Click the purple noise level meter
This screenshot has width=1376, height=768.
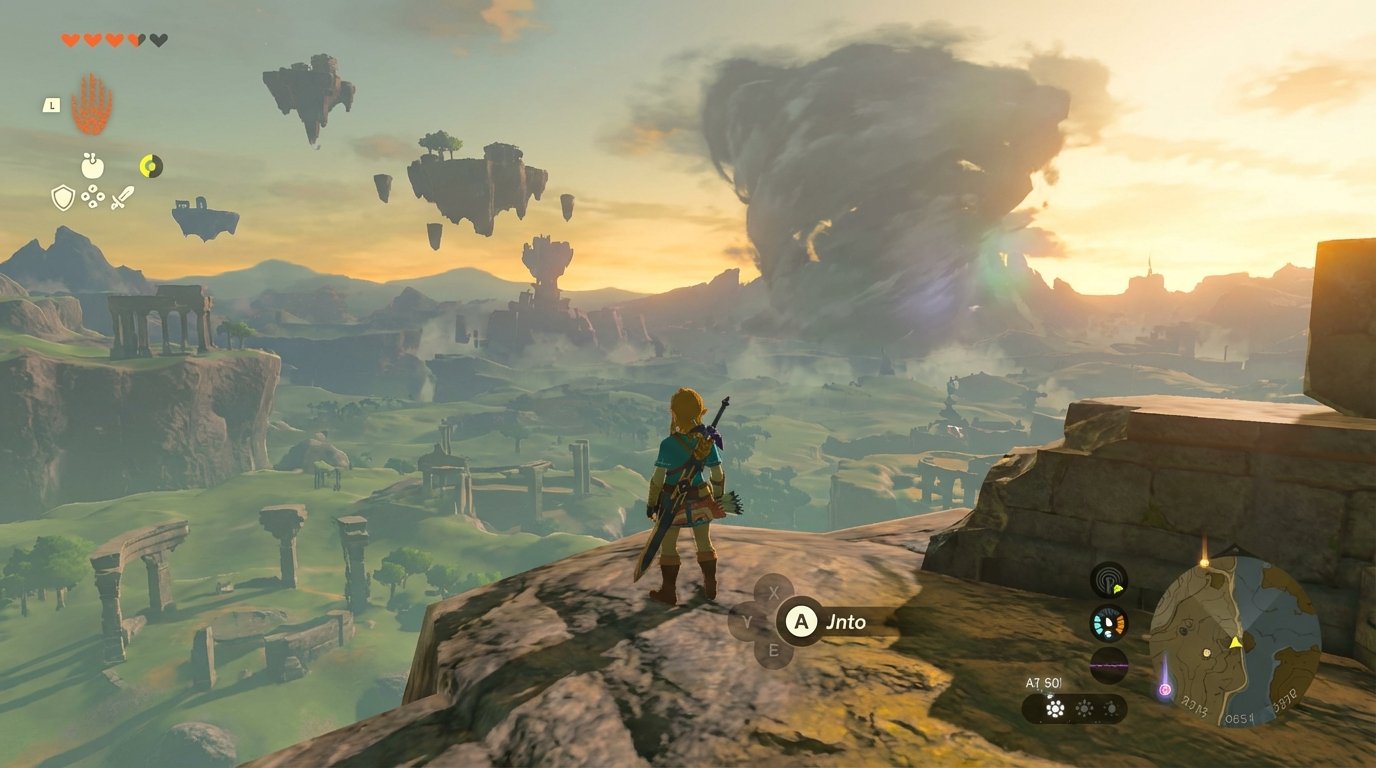click(x=1107, y=664)
